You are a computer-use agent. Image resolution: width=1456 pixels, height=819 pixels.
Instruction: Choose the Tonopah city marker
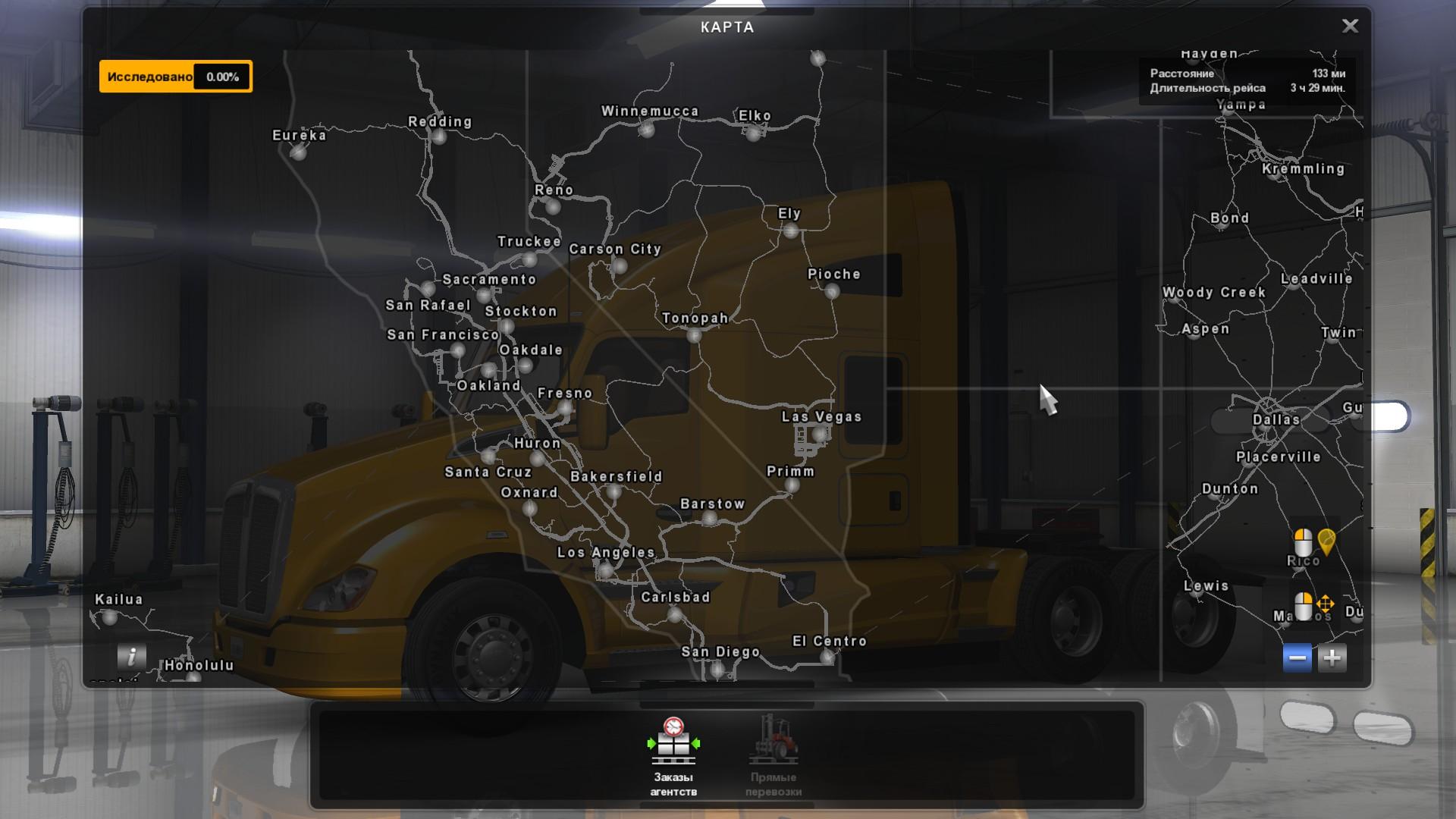pyautogui.click(x=694, y=334)
